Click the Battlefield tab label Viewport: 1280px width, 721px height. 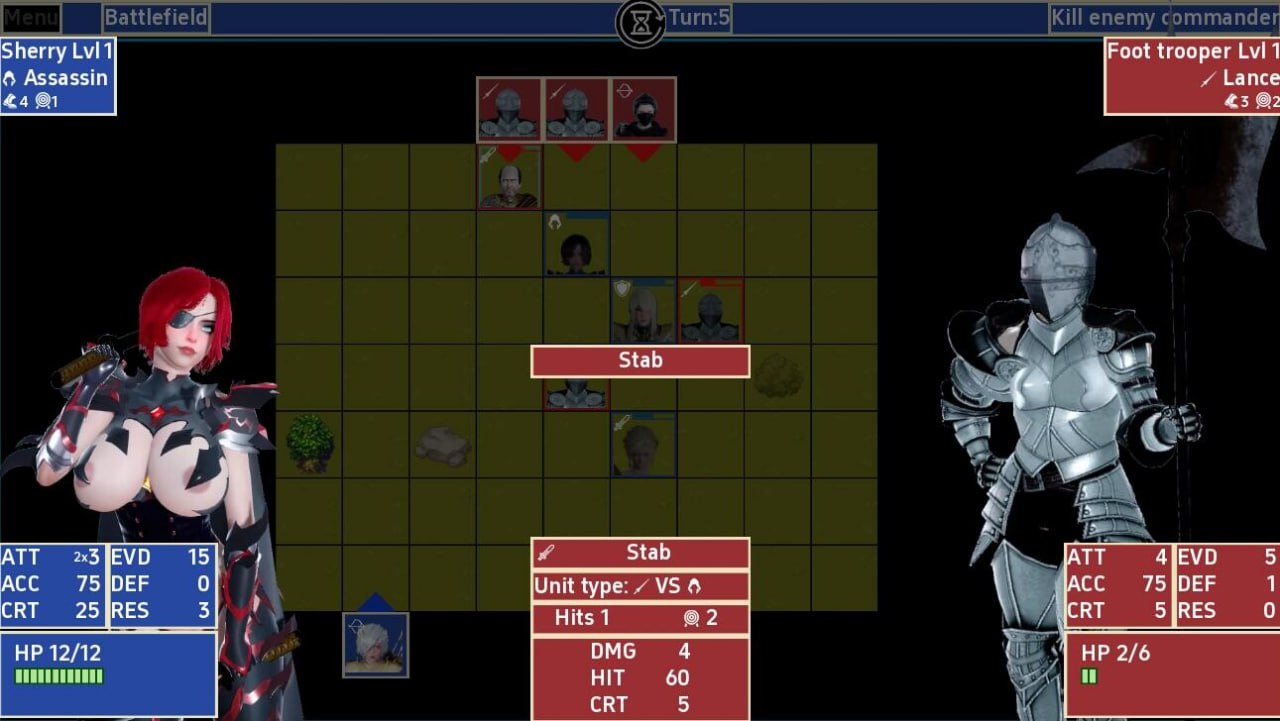coord(156,17)
